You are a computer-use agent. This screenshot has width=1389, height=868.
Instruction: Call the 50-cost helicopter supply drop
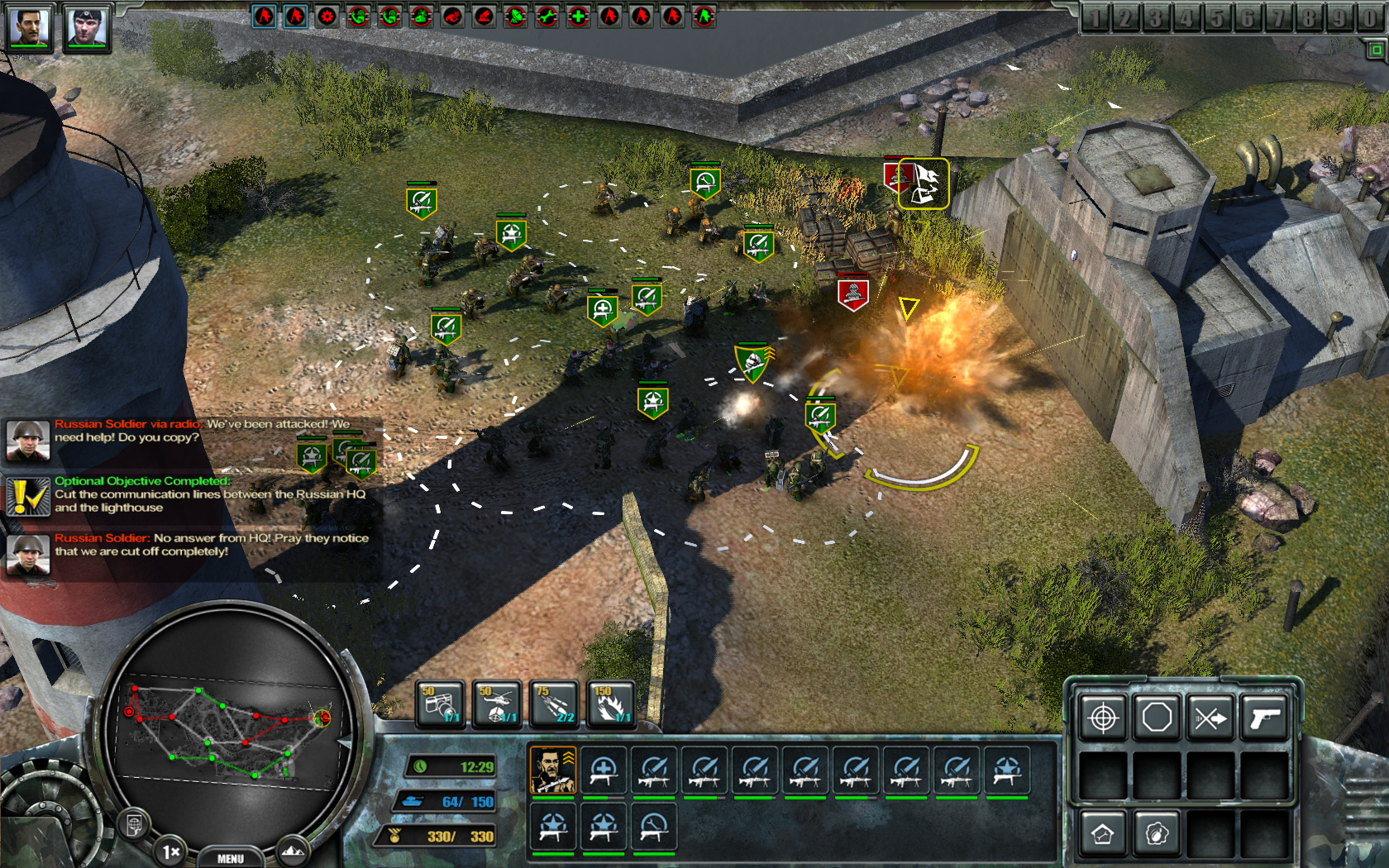[496, 704]
